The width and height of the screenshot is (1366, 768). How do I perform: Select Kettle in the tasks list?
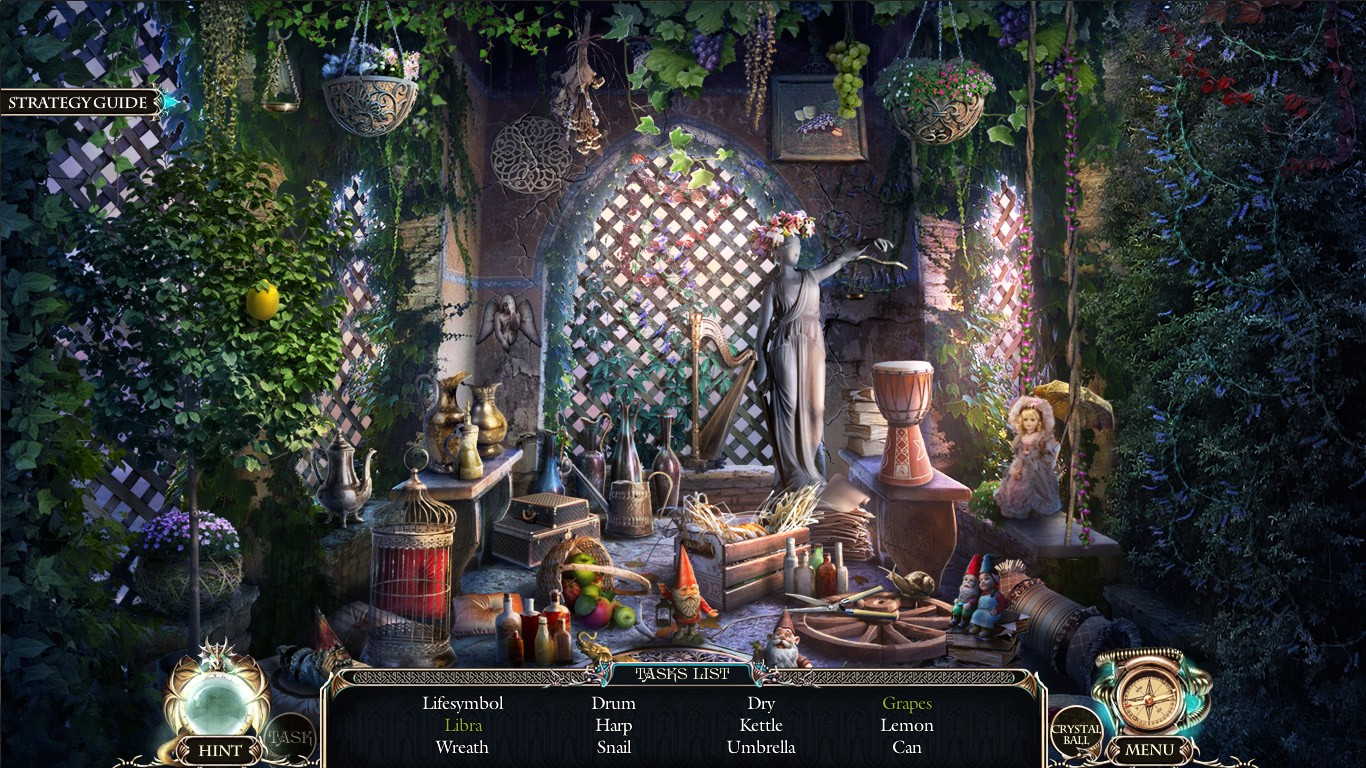point(760,725)
